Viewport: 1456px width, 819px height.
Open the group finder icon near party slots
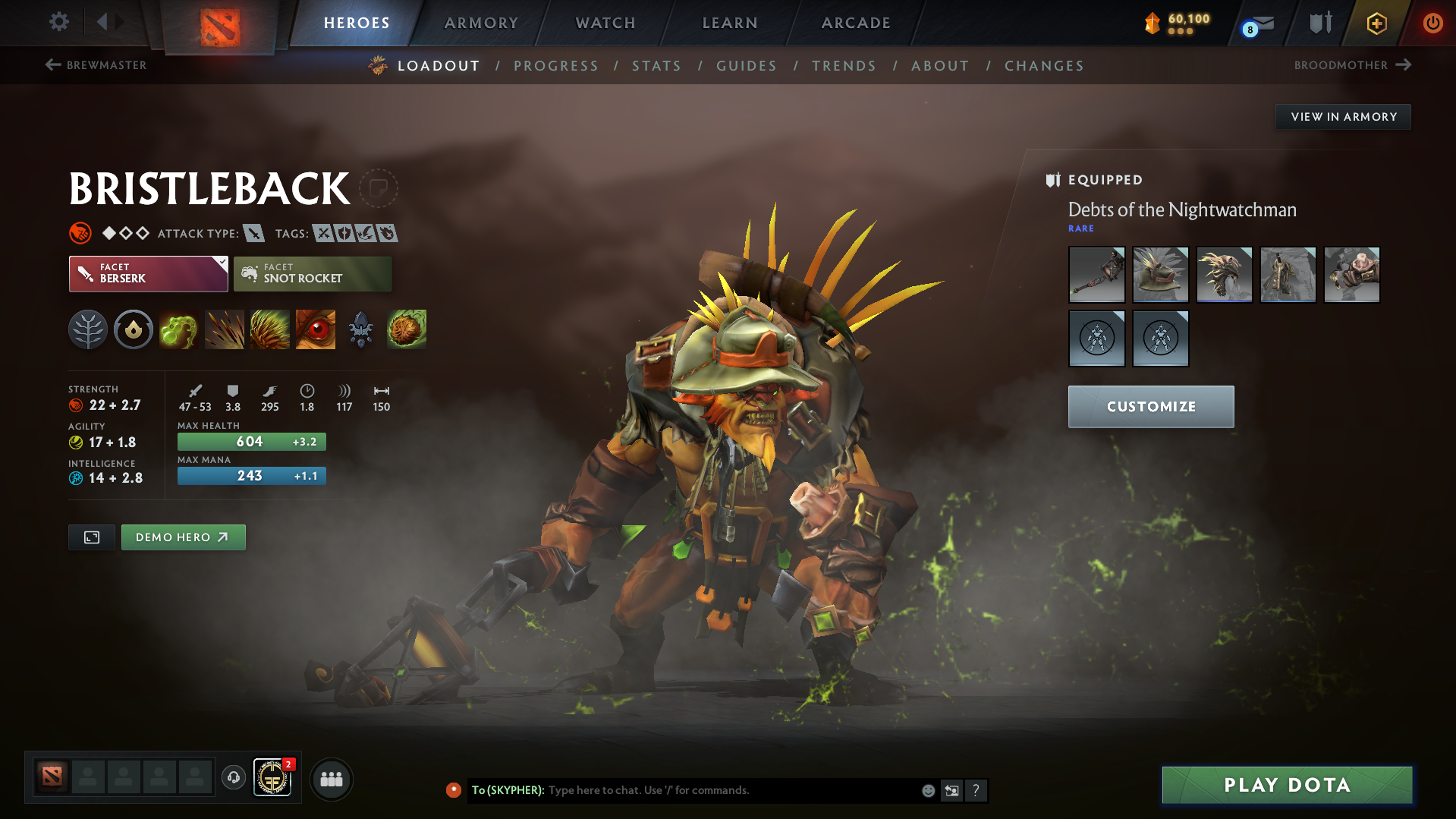332,779
